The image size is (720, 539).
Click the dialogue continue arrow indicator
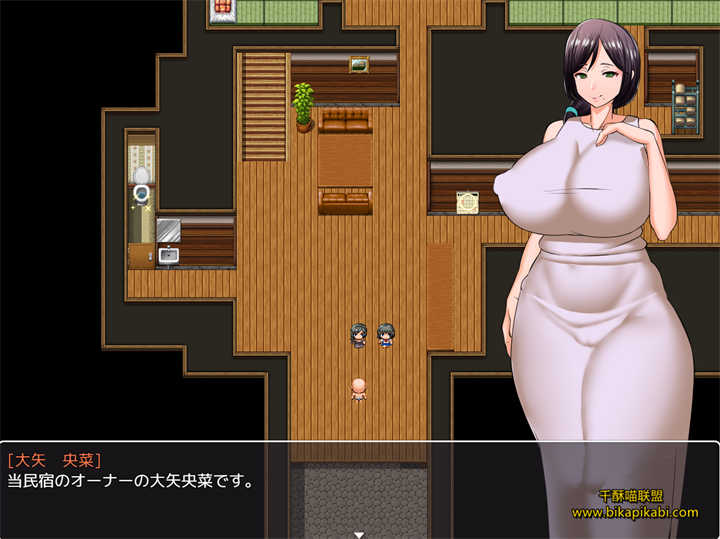click(x=359, y=534)
